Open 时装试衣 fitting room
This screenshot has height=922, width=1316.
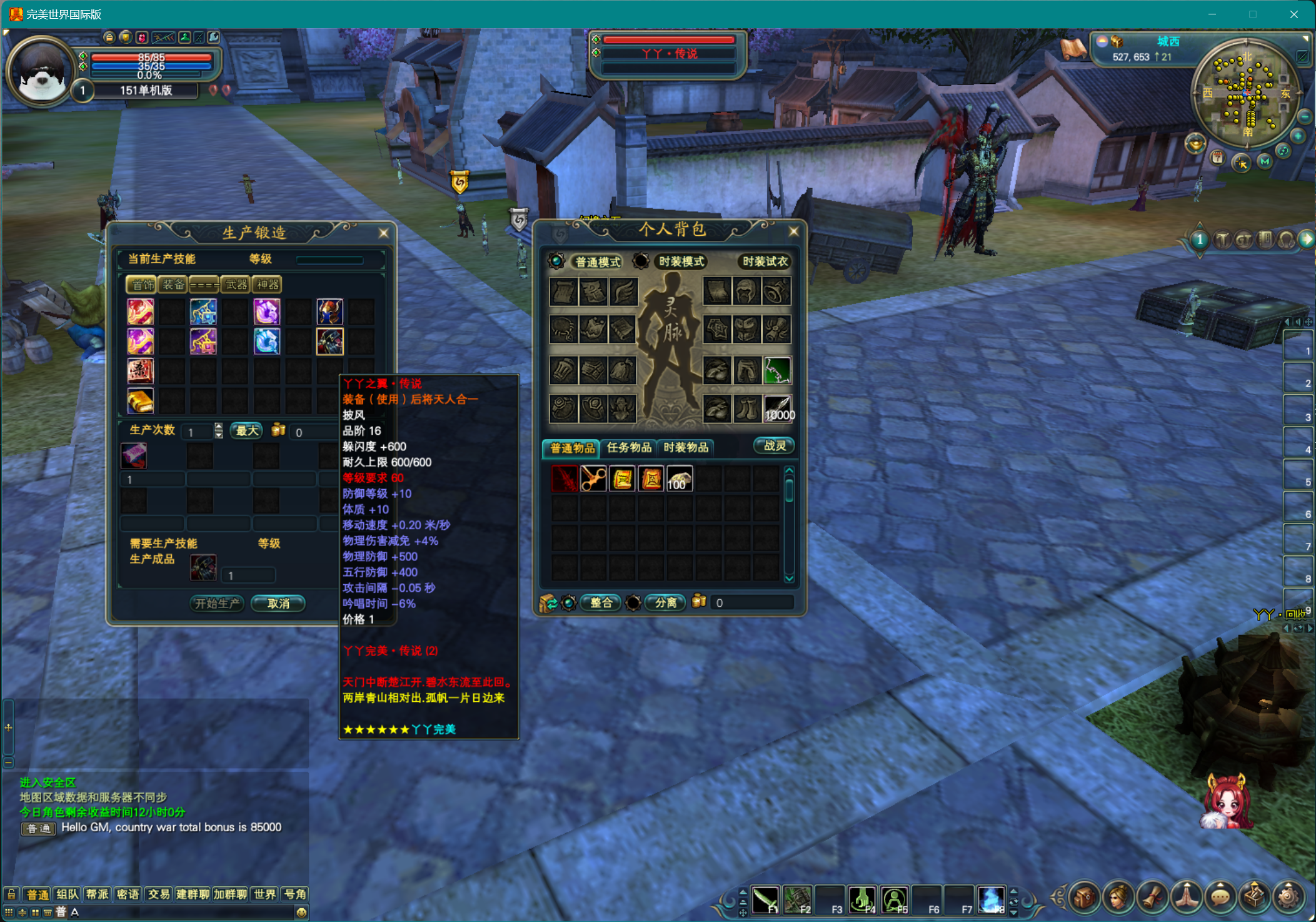tap(765, 262)
